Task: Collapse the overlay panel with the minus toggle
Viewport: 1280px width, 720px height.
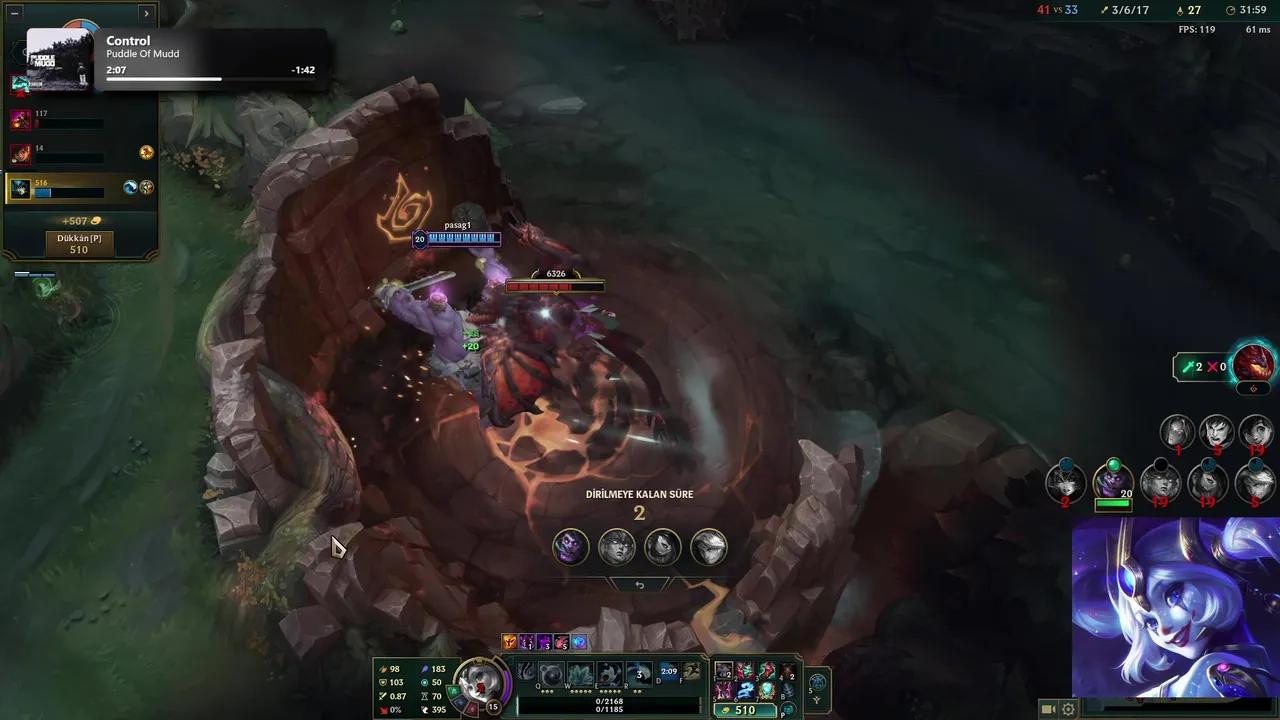Action: pos(14,13)
